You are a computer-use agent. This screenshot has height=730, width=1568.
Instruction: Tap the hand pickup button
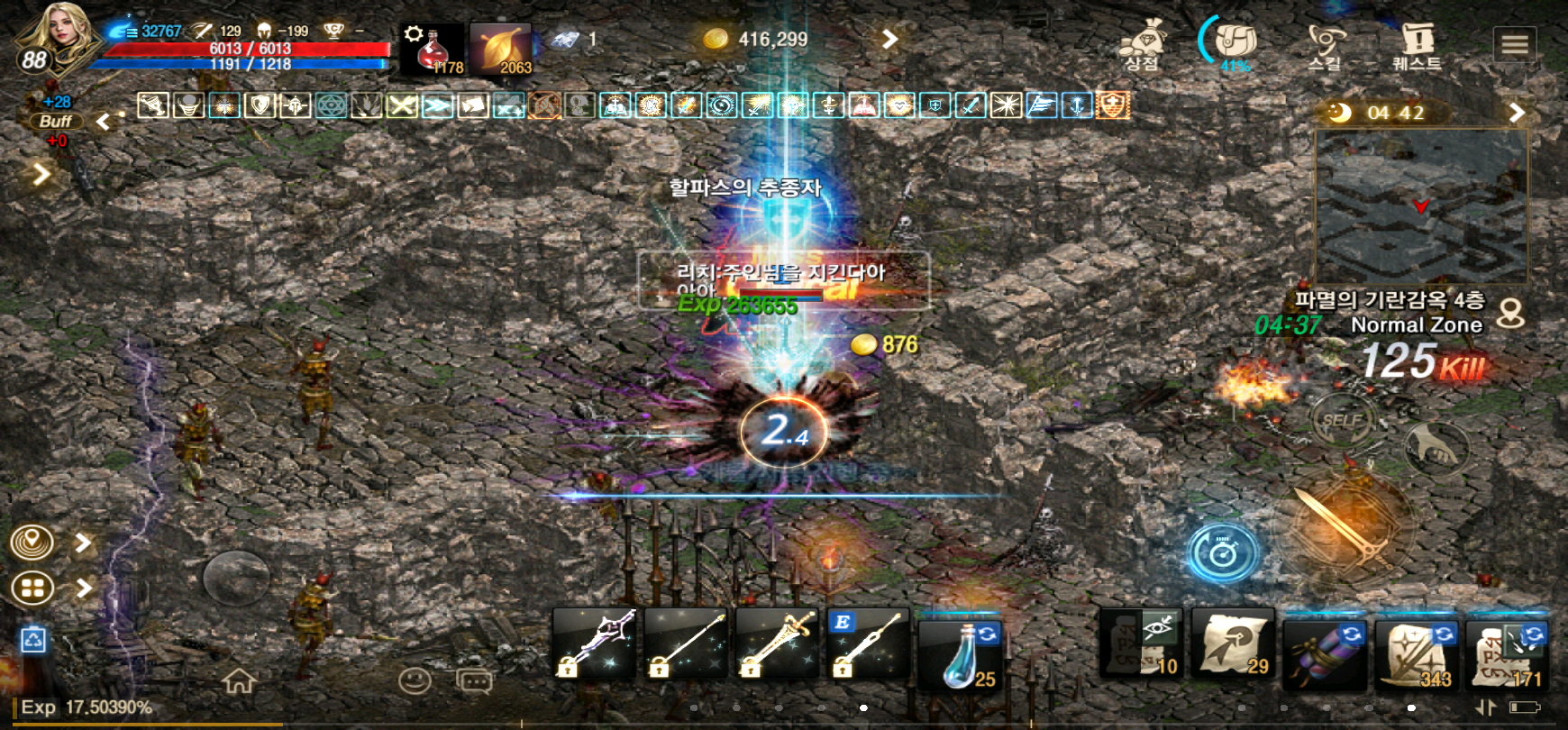point(1436,446)
